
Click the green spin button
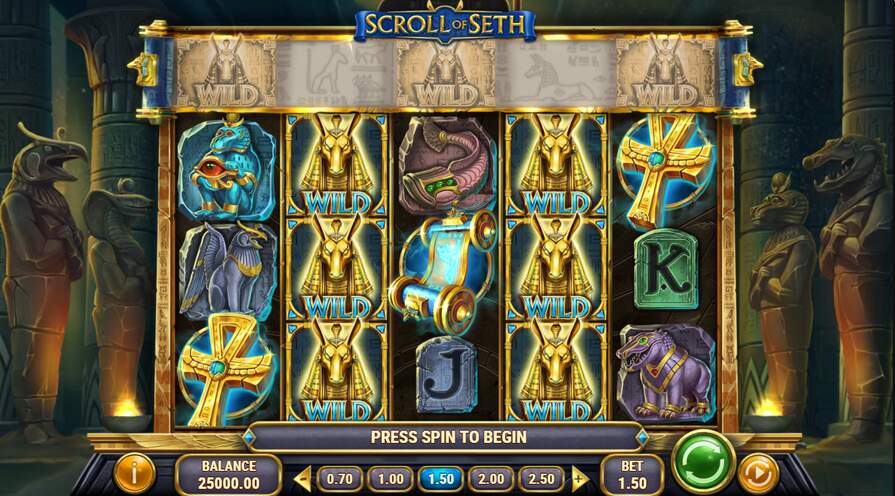click(704, 462)
